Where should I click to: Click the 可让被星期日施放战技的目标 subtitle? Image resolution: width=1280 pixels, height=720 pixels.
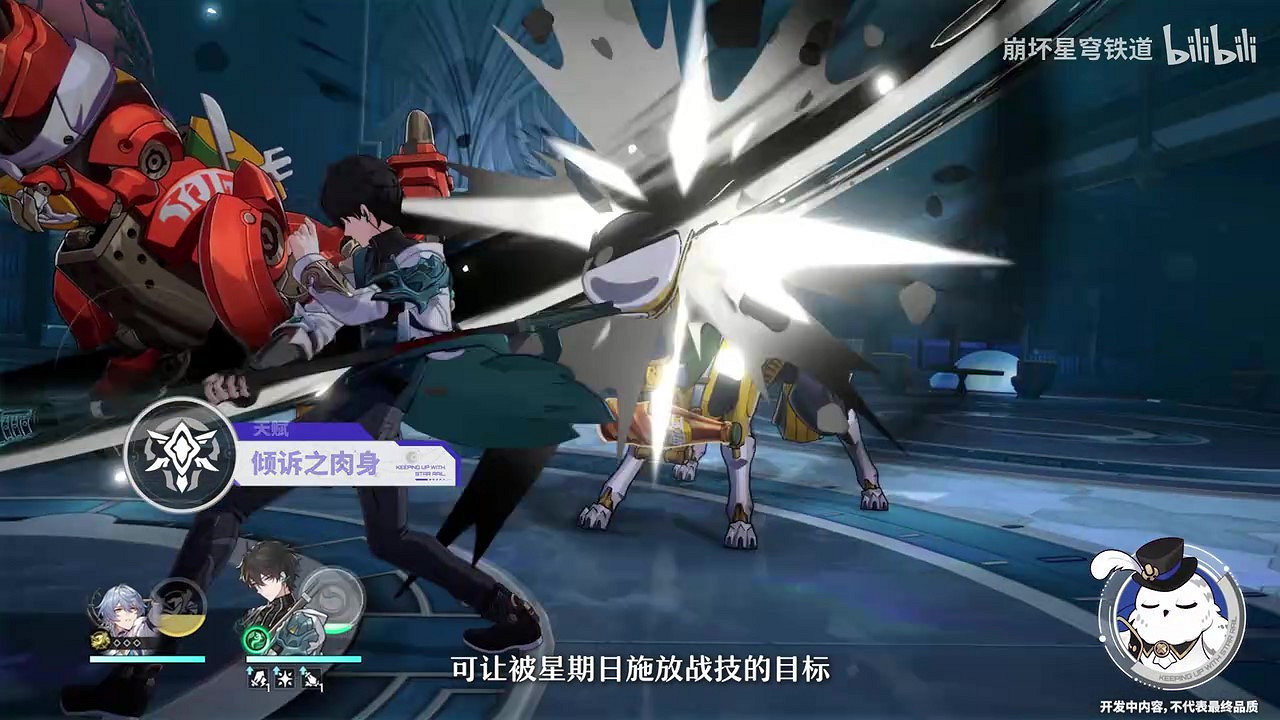[x=640, y=669]
